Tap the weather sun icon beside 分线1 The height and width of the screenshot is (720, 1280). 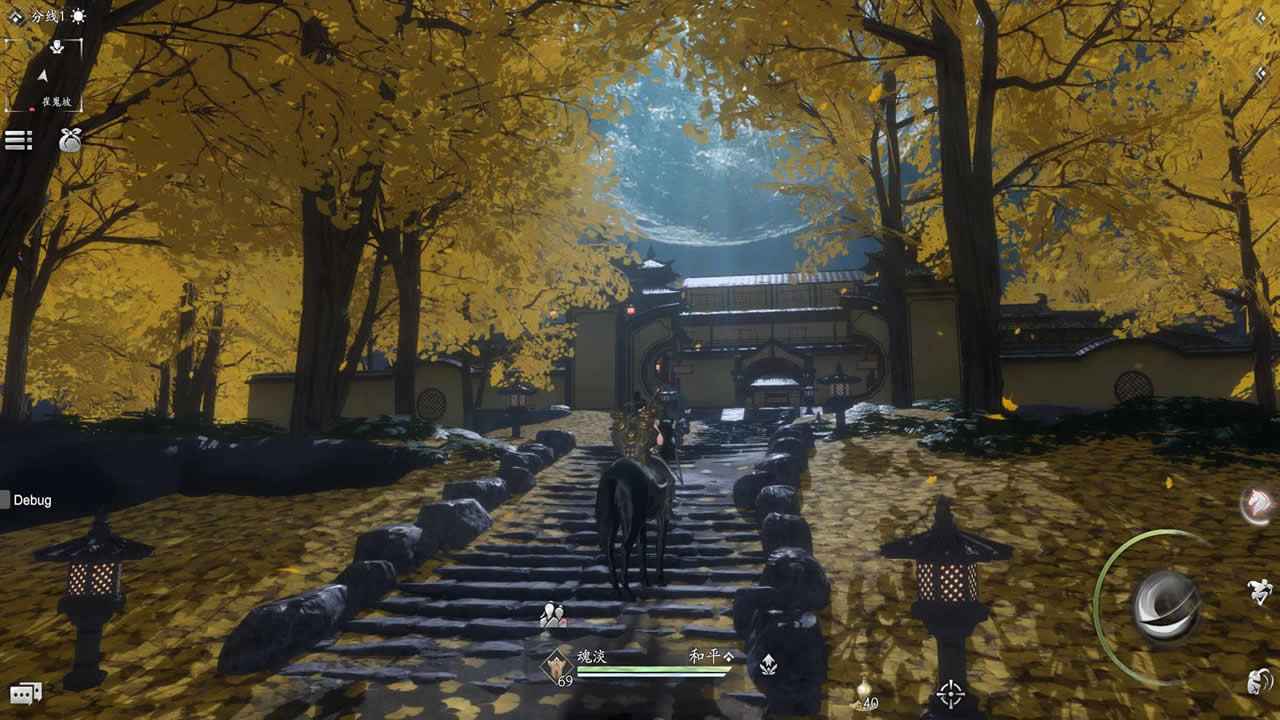(x=78, y=17)
